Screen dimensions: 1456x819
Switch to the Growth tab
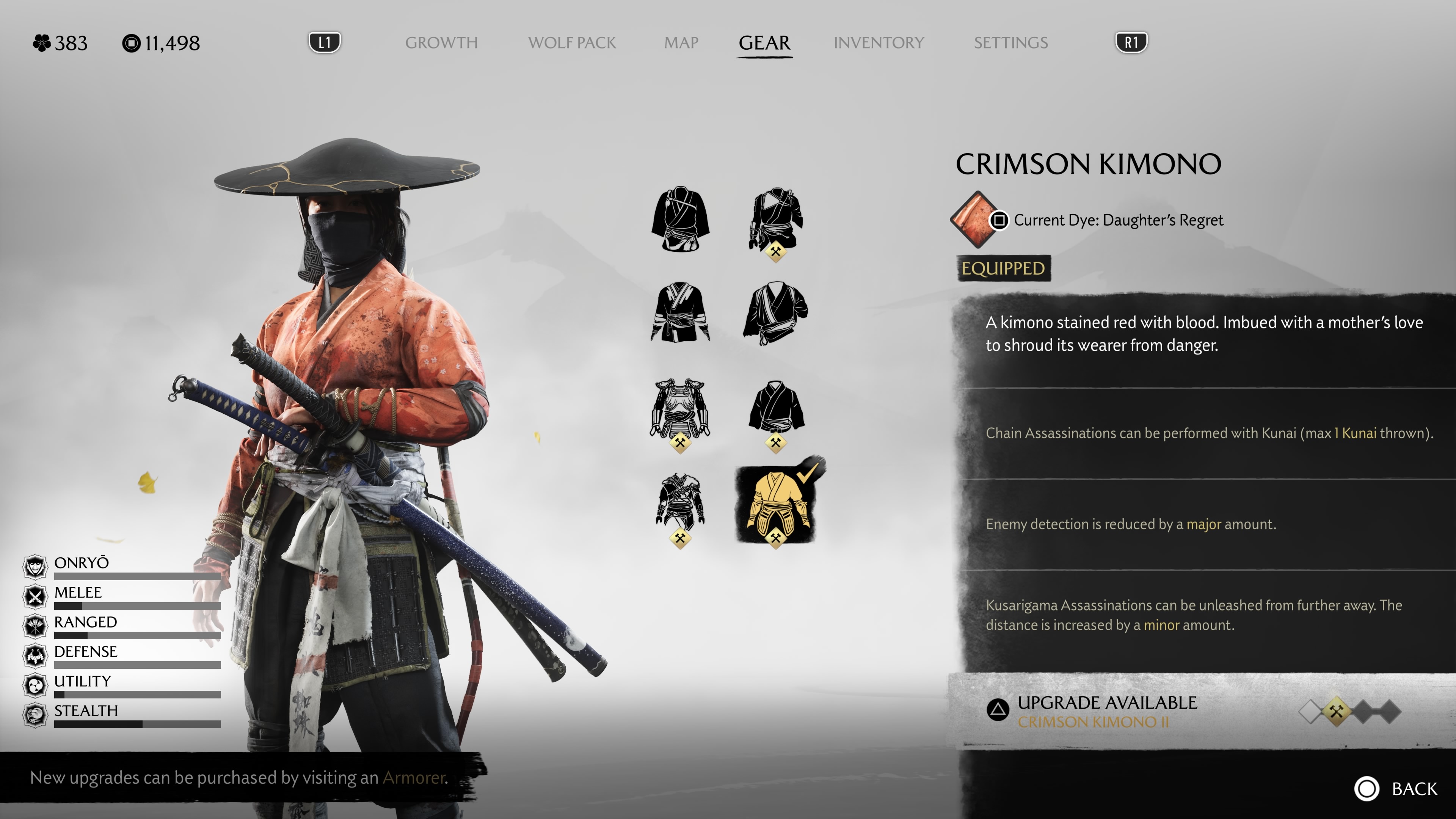point(441,43)
